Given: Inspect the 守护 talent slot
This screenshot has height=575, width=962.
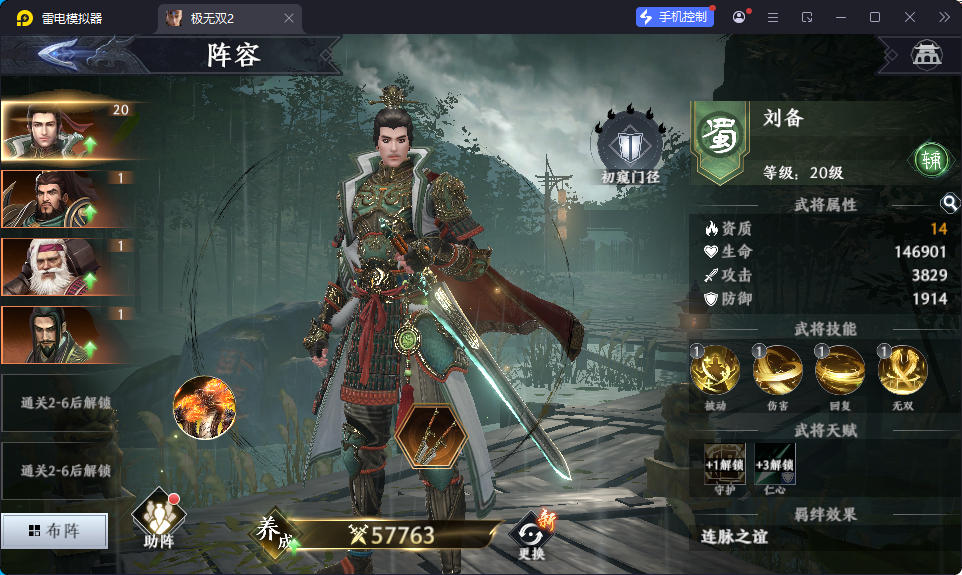Looking at the screenshot, I should pyautogui.click(x=724, y=465).
